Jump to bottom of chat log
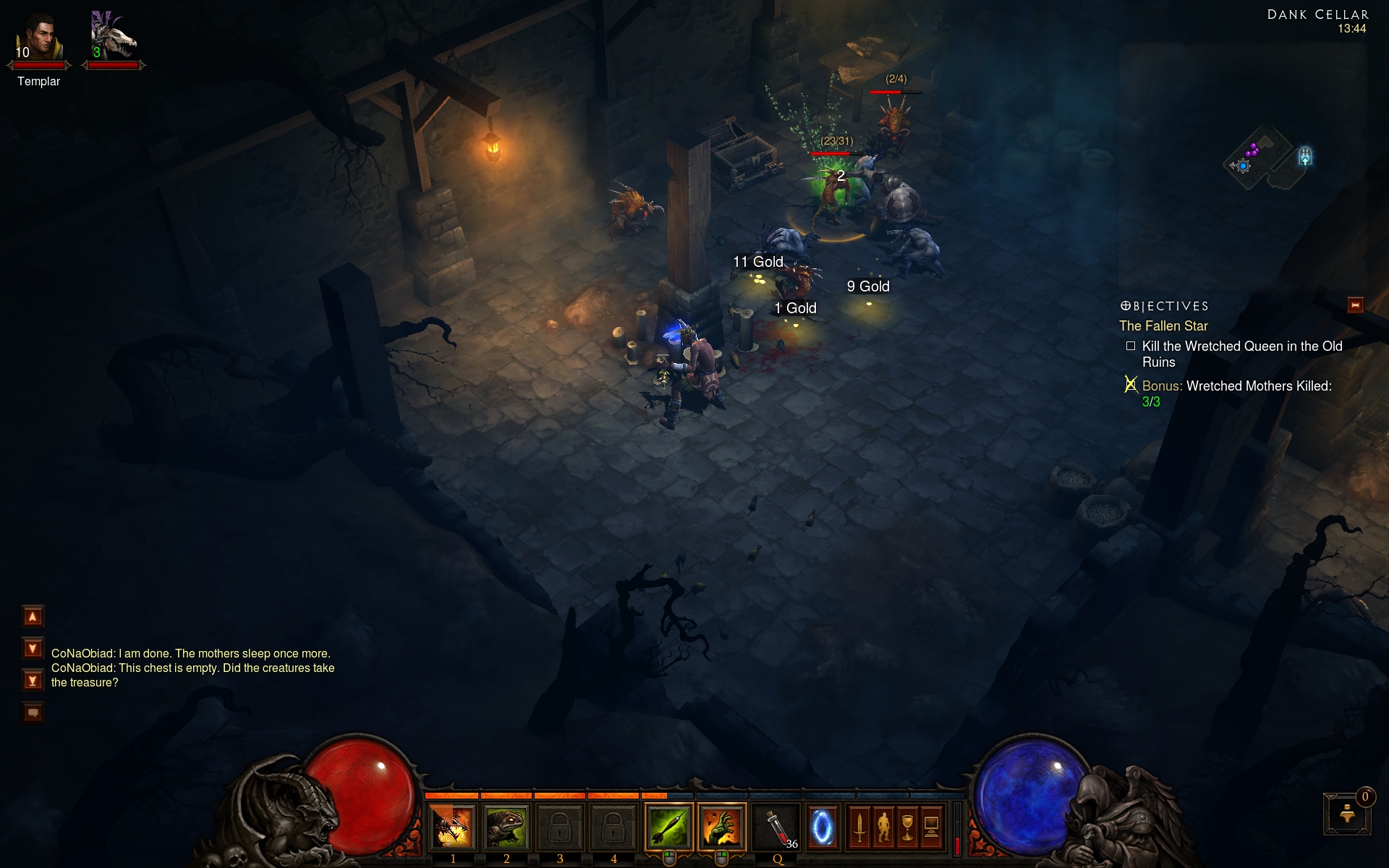Image resolution: width=1389 pixels, height=868 pixels. 33,680
